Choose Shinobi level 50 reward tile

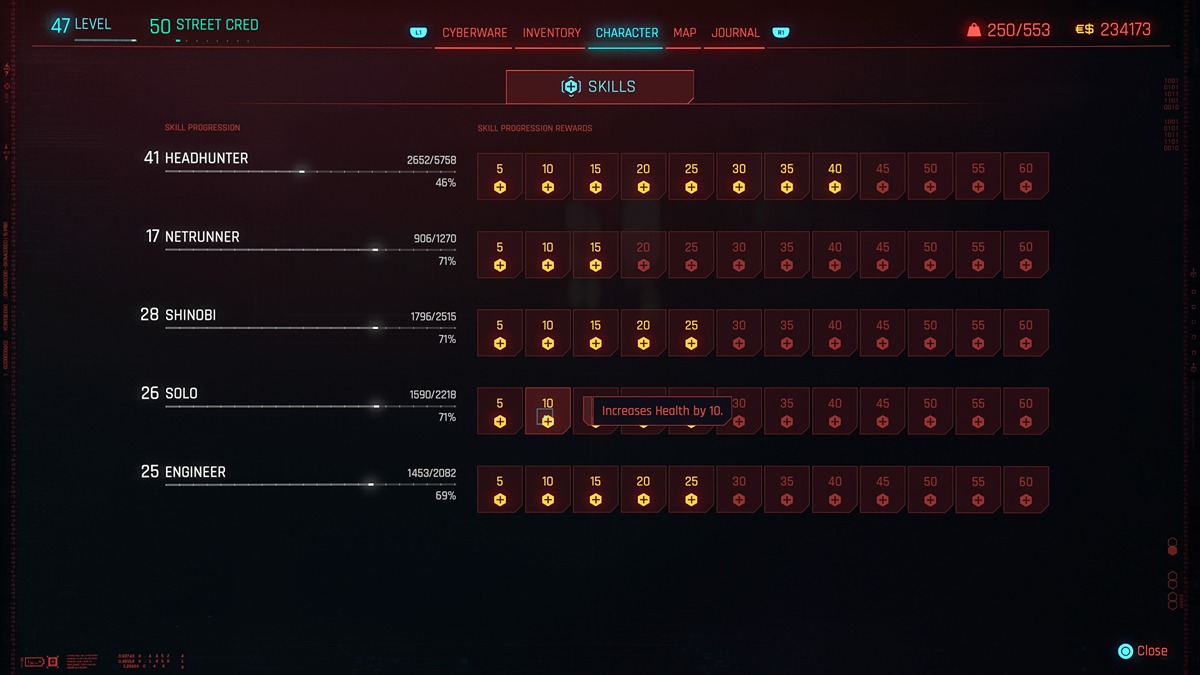[x=930, y=333]
